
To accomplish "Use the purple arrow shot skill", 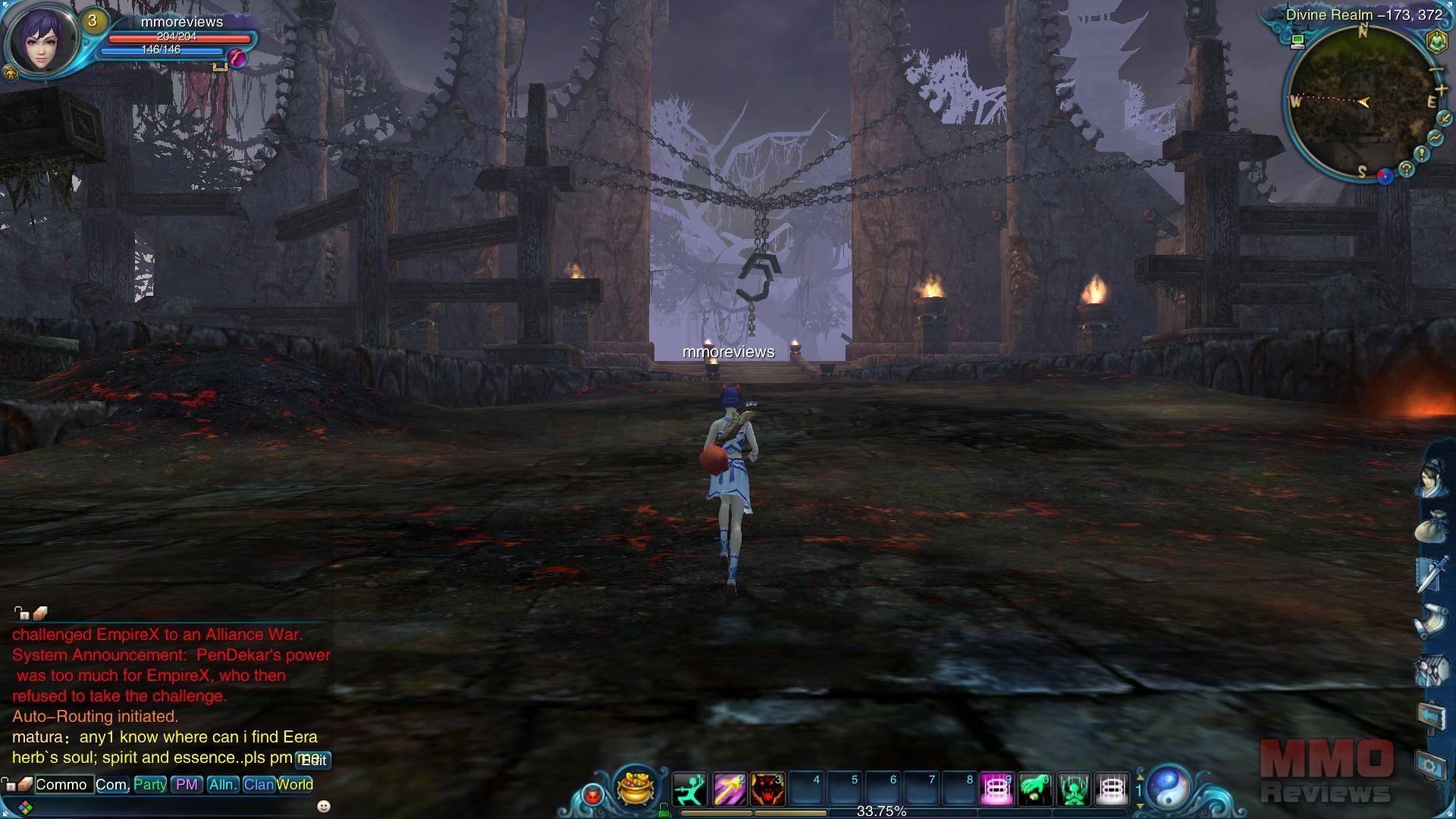I will click(x=729, y=789).
